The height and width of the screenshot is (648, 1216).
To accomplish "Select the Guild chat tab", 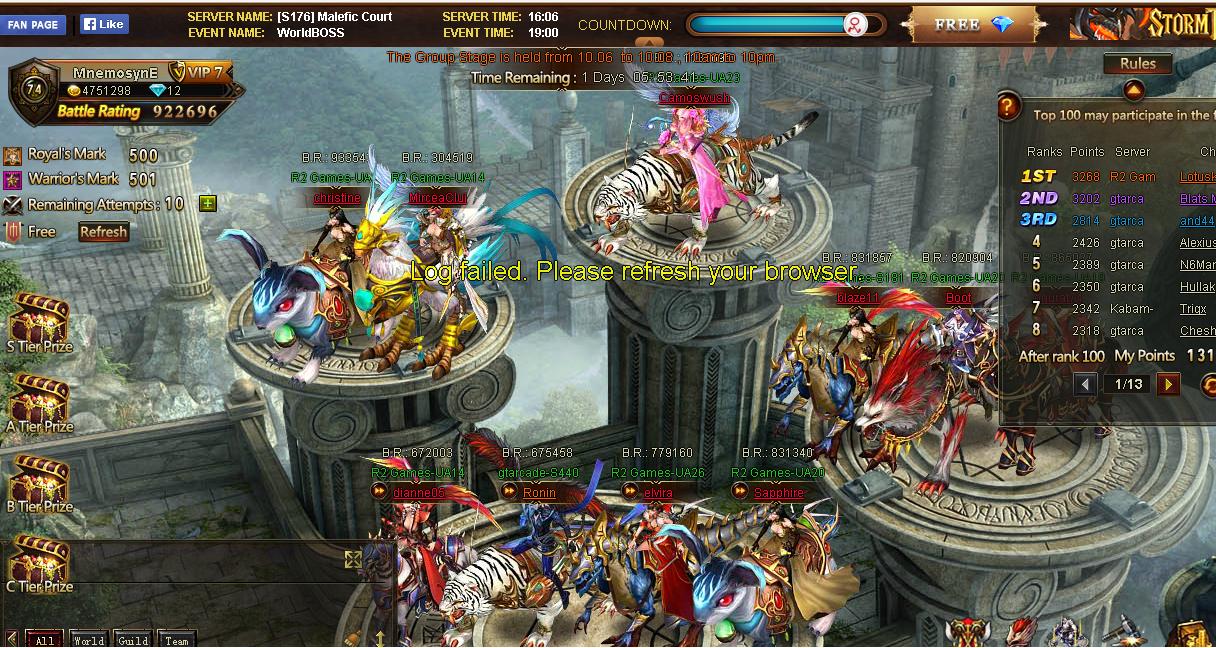I will tap(132, 640).
